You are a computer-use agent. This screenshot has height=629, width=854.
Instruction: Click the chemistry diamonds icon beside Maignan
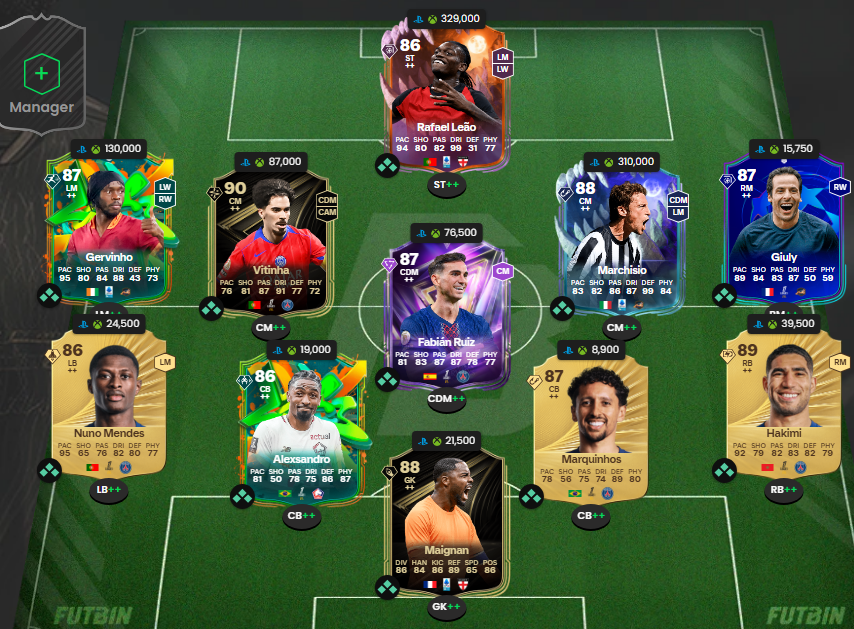click(387, 587)
